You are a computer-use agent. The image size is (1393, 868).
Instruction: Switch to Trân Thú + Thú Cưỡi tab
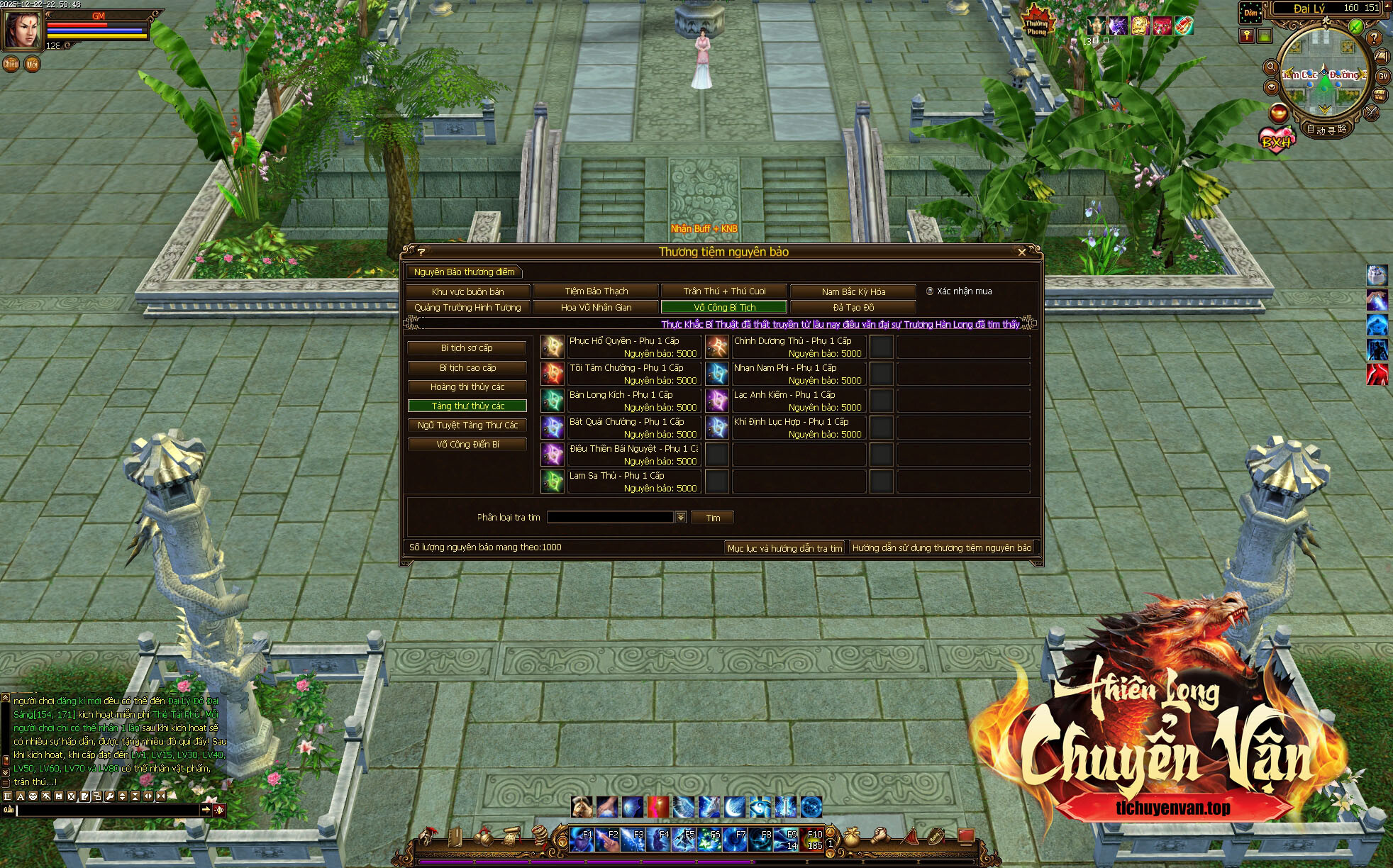724,291
